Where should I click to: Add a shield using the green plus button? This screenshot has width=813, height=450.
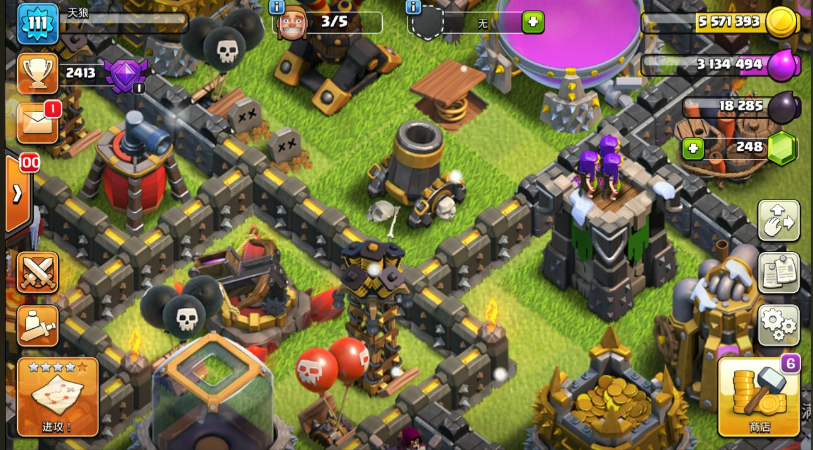point(533,22)
